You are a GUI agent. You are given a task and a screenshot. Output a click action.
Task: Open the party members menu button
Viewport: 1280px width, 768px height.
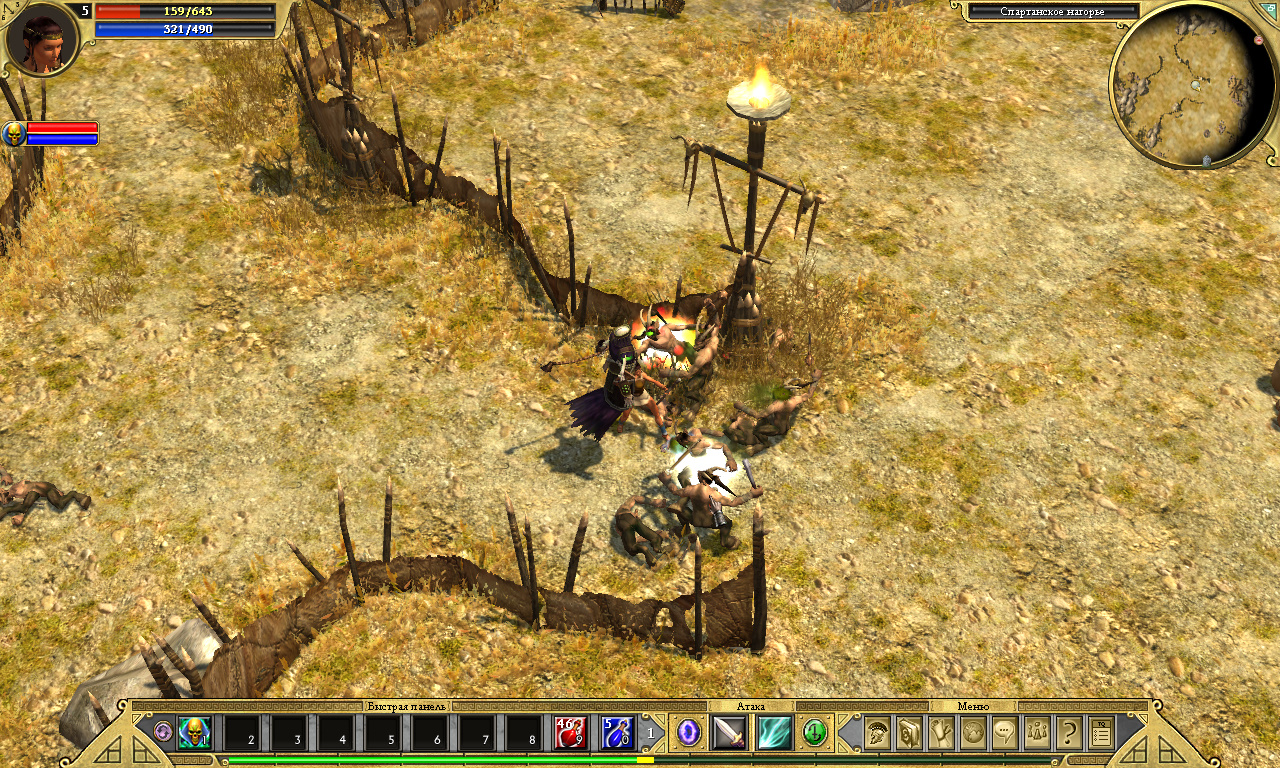(x=1037, y=733)
